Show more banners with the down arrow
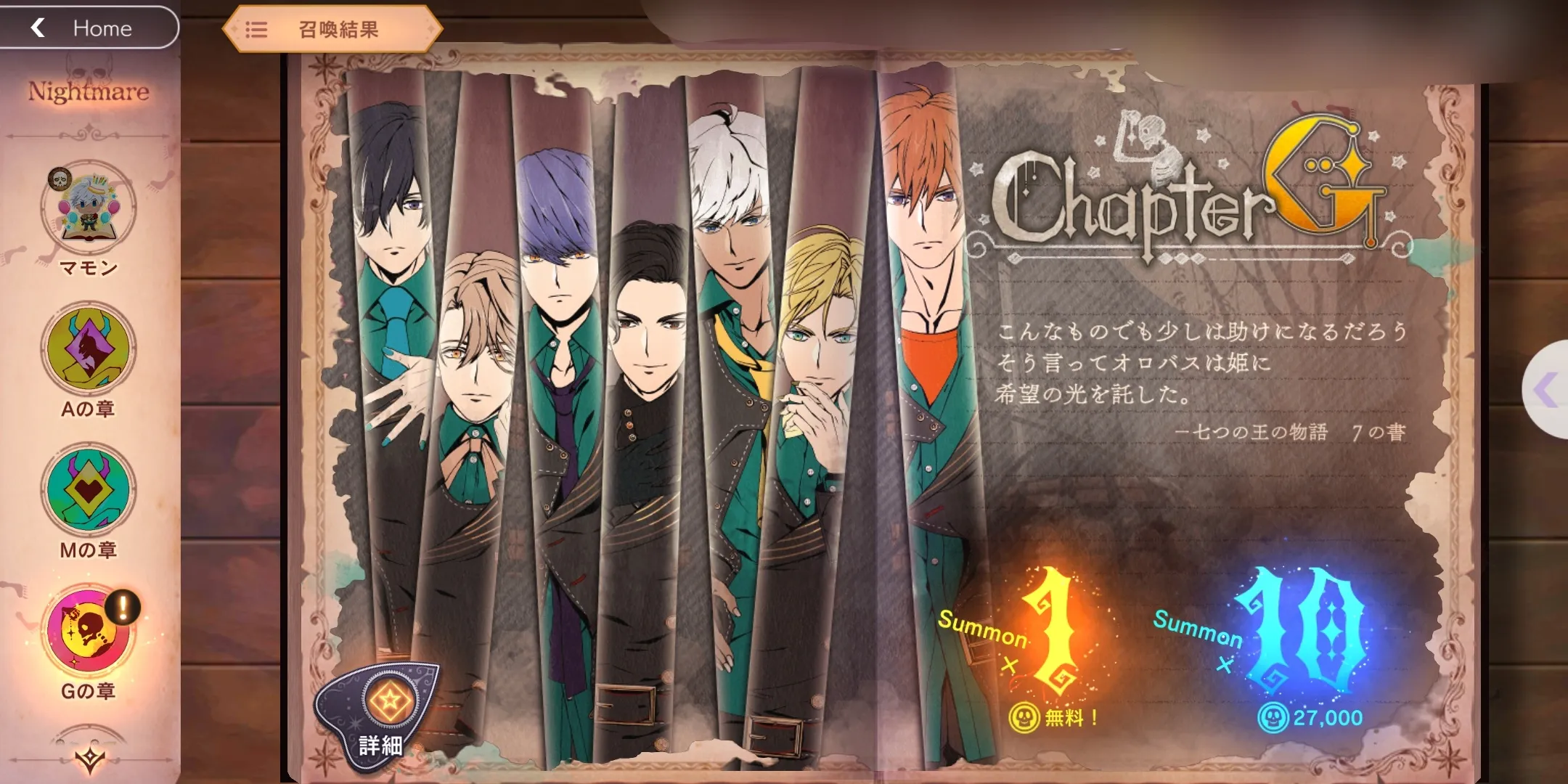 click(89, 759)
